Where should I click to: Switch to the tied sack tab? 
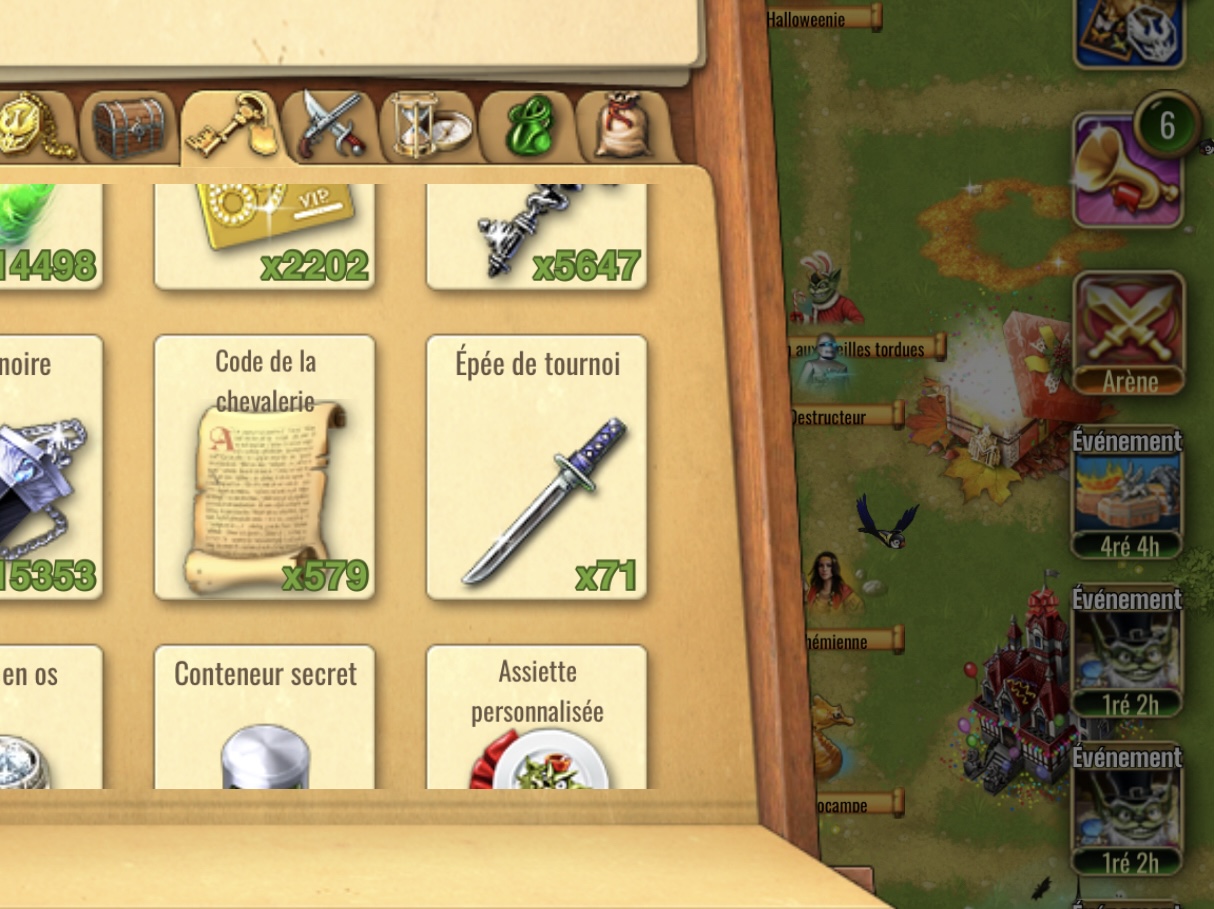pos(624,127)
